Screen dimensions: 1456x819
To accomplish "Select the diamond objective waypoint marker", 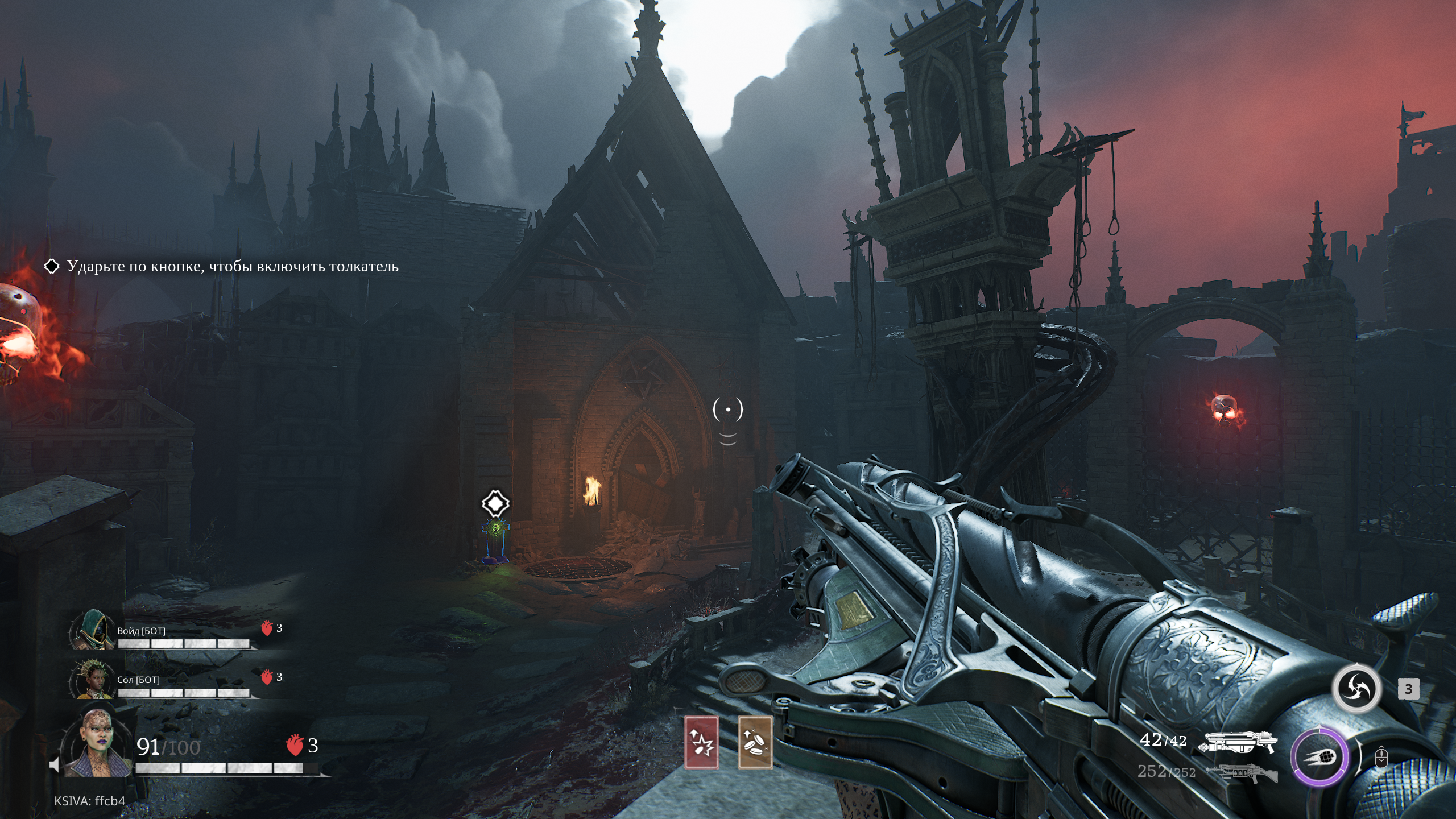I will click(495, 503).
